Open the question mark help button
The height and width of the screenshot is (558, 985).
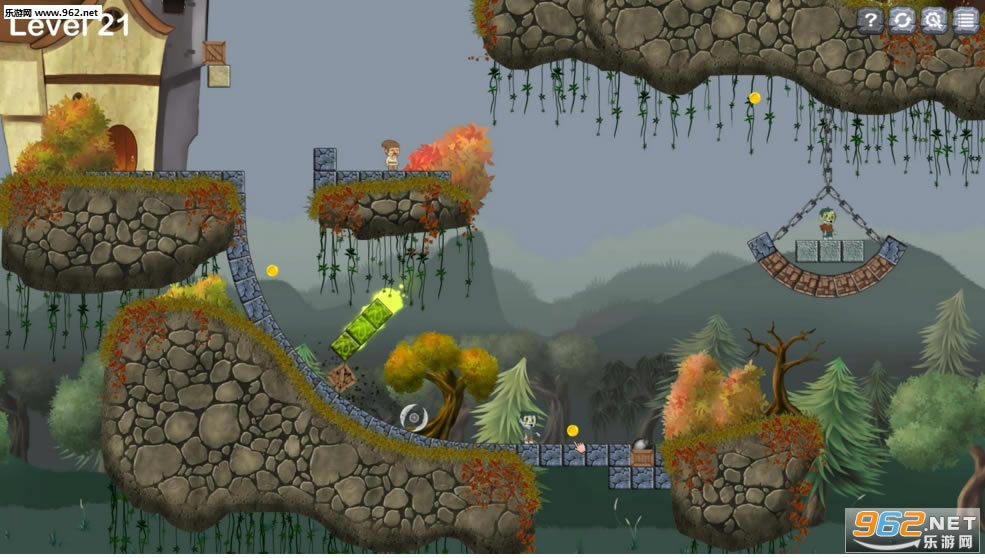[x=871, y=20]
